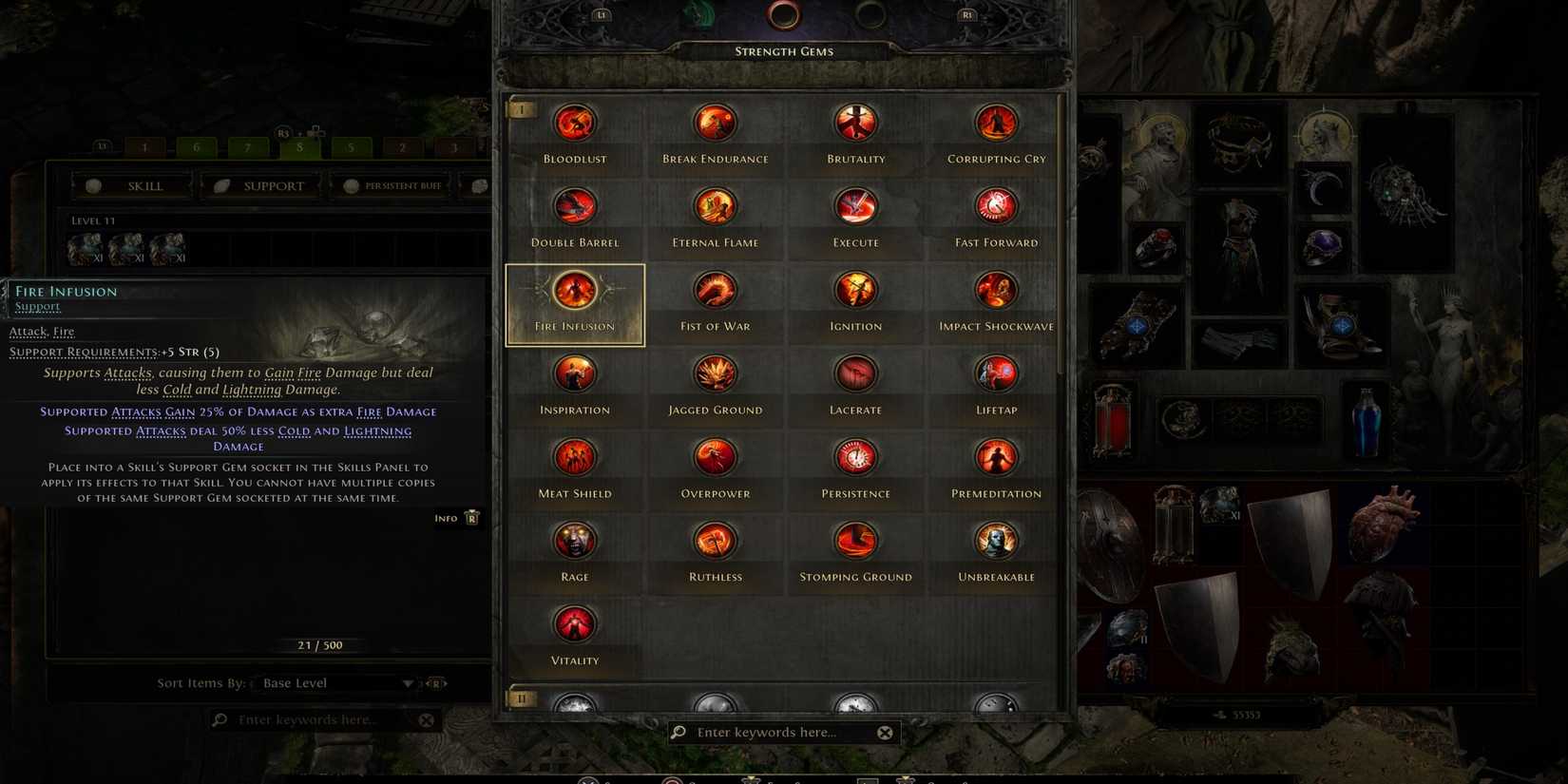Select the Vitality support gem
Viewport: 1568px width, 784px height.
coord(575,623)
